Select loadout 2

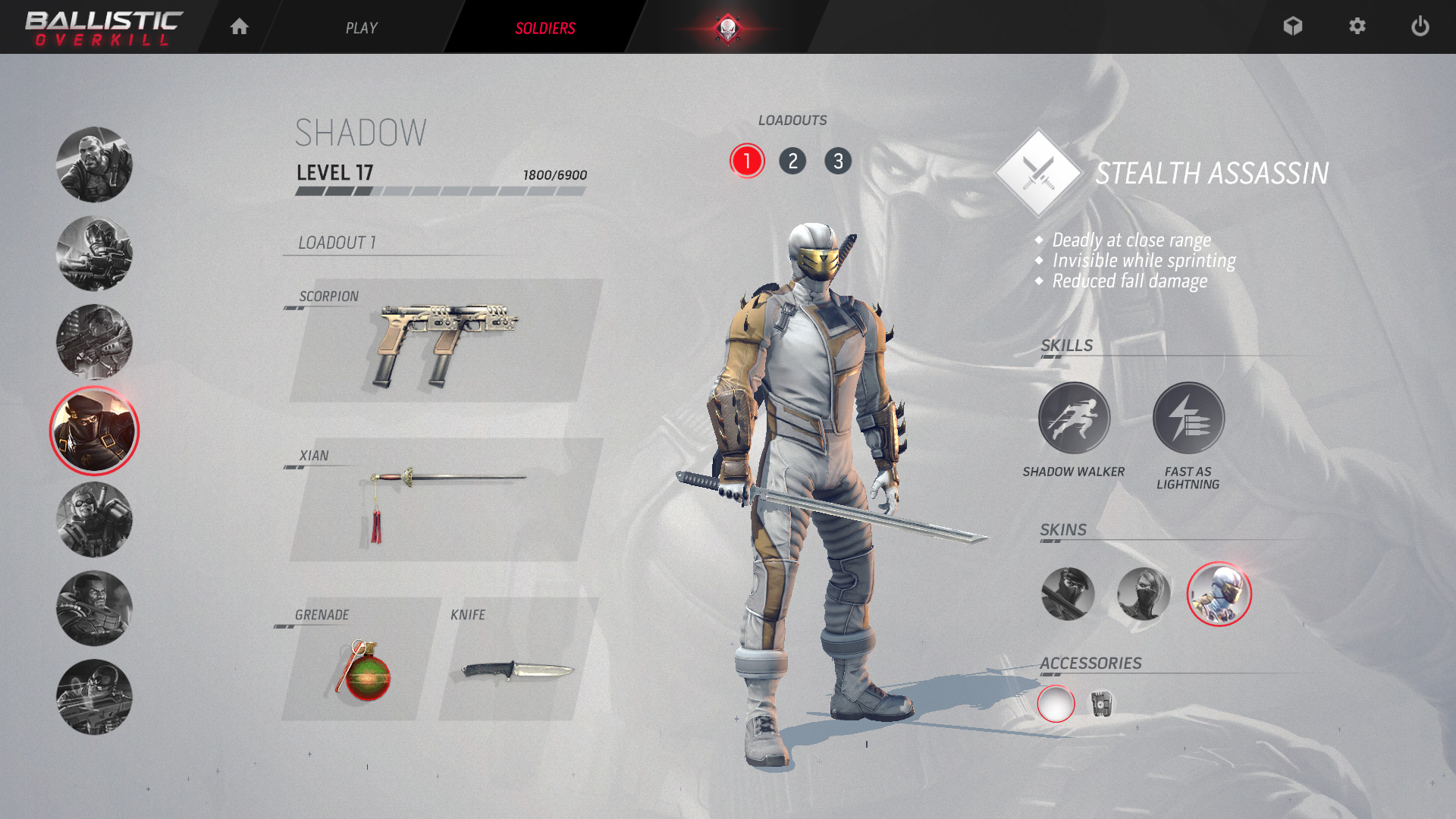(x=793, y=162)
